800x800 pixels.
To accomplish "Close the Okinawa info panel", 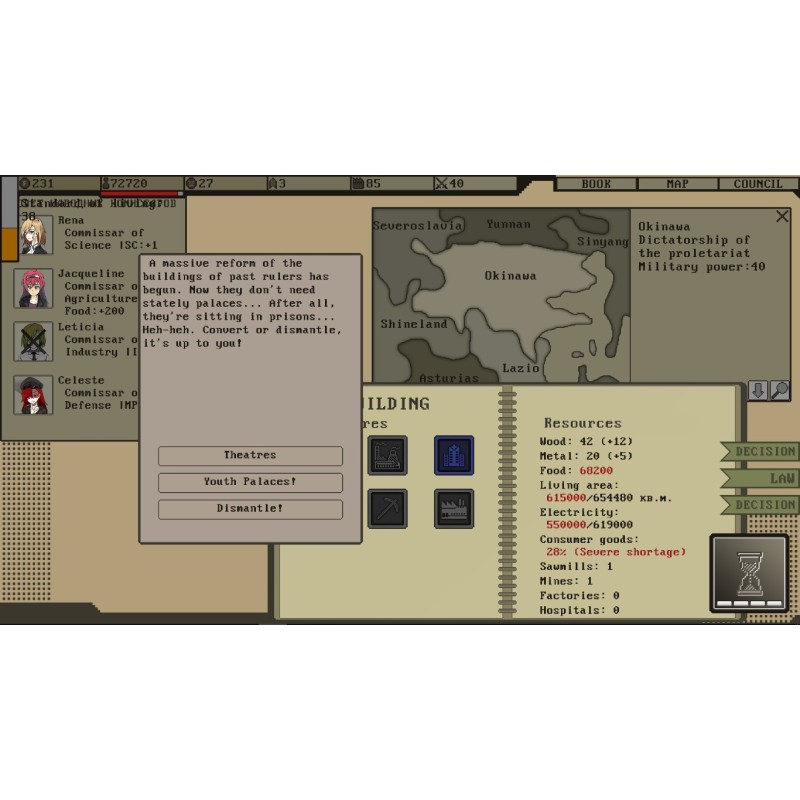I will coord(782,216).
